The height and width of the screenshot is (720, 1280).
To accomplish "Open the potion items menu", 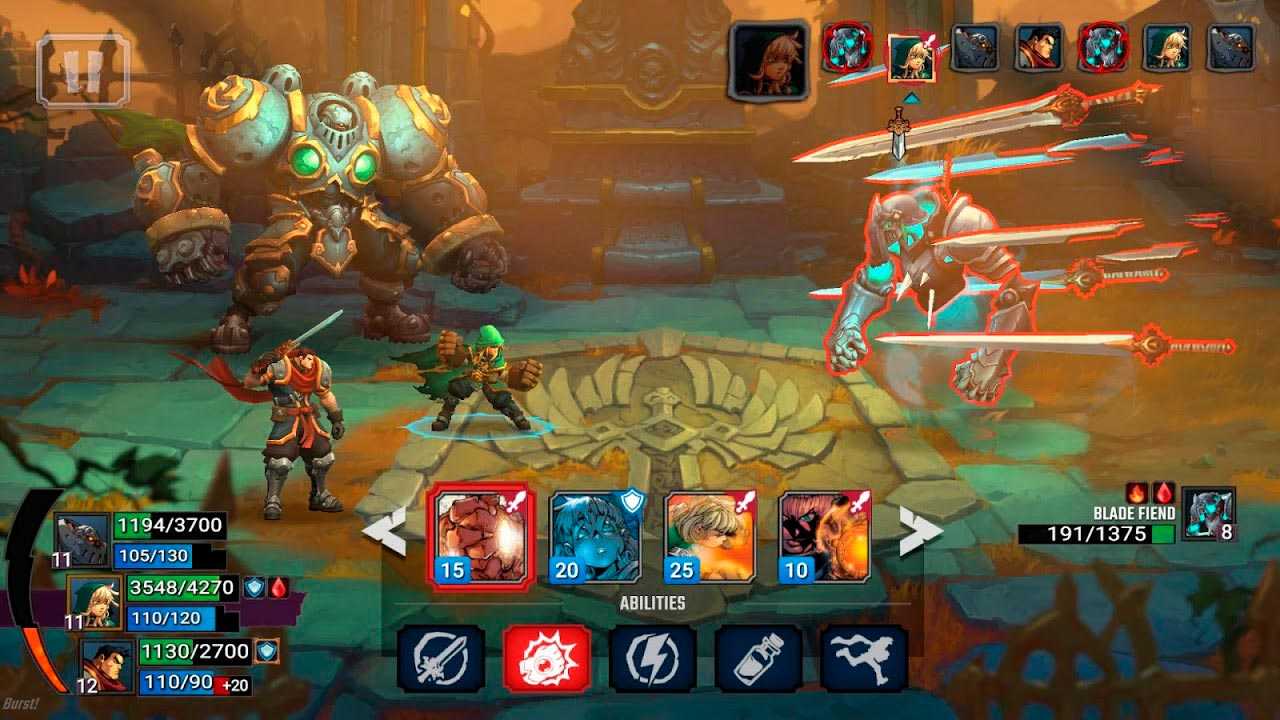I will point(759,659).
